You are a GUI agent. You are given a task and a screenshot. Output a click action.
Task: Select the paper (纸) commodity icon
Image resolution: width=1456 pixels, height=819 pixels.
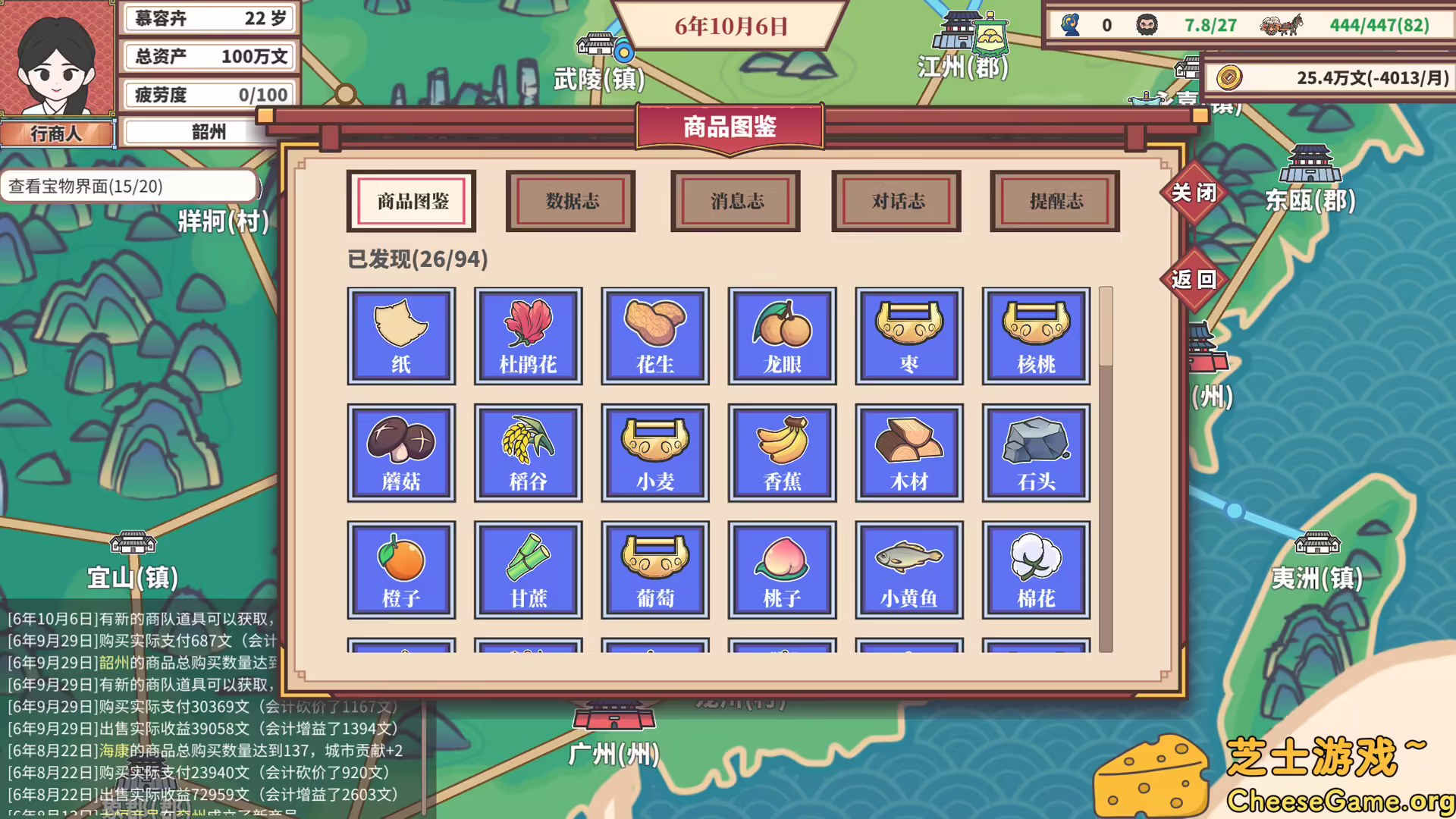point(401,336)
